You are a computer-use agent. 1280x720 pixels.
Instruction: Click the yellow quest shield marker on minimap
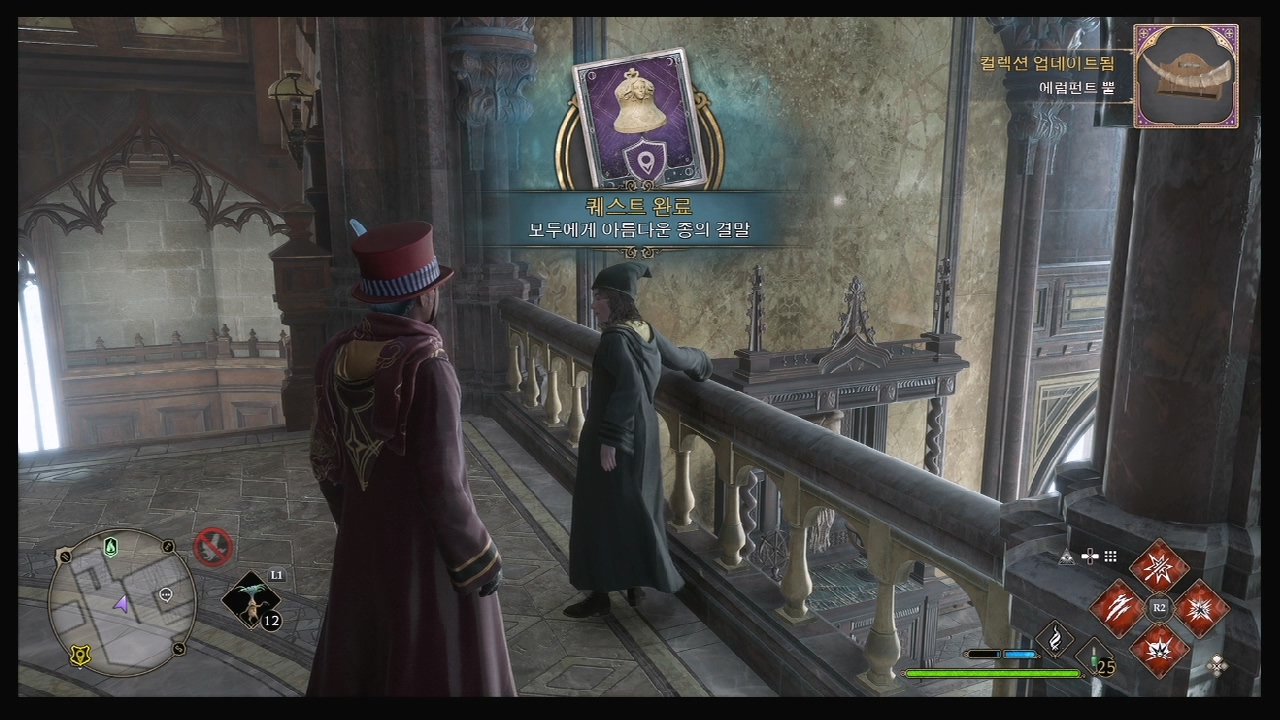click(81, 655)
